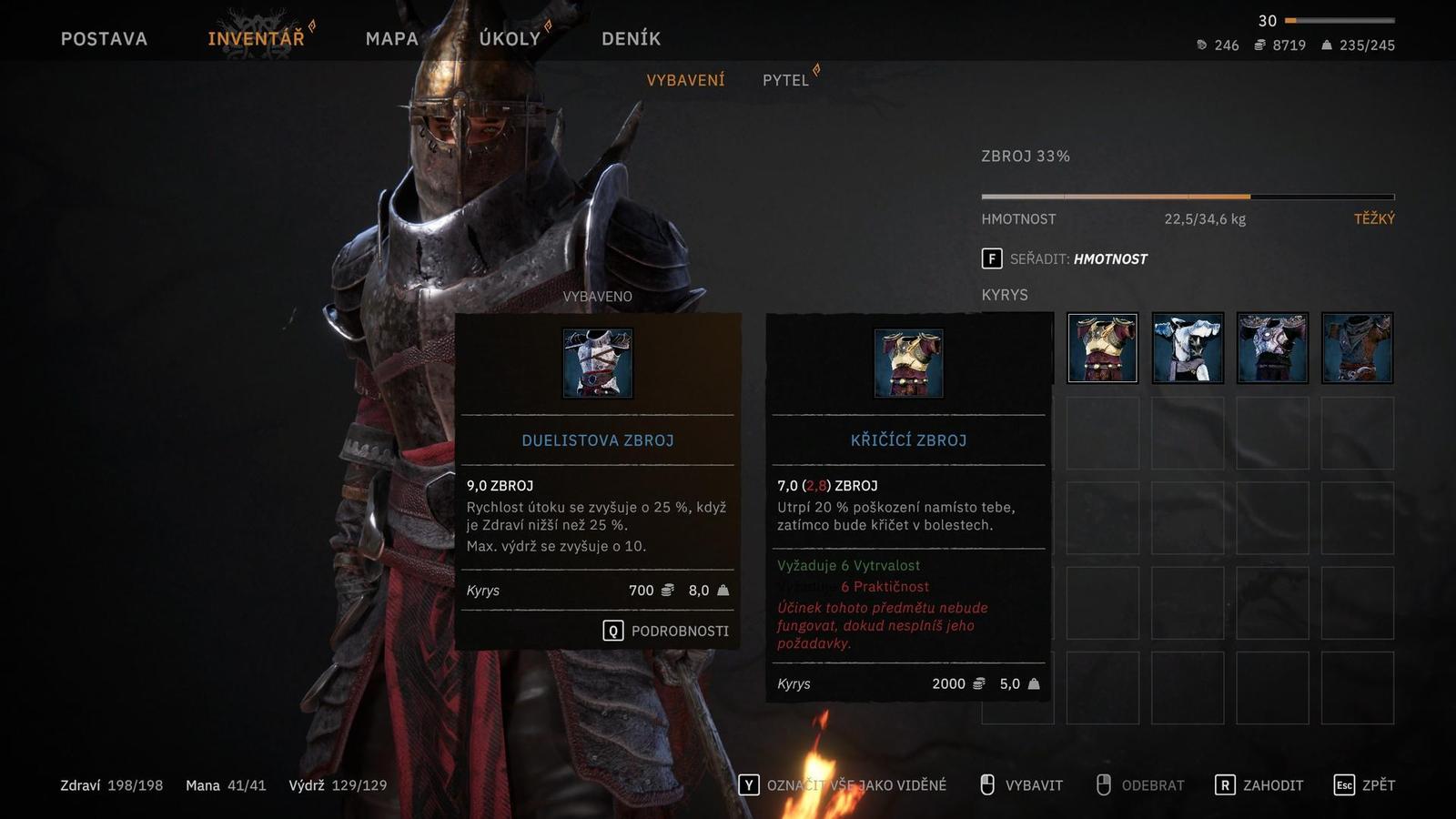Go back with the Zpět button

pyautogui.click(x=1364, y=785)
